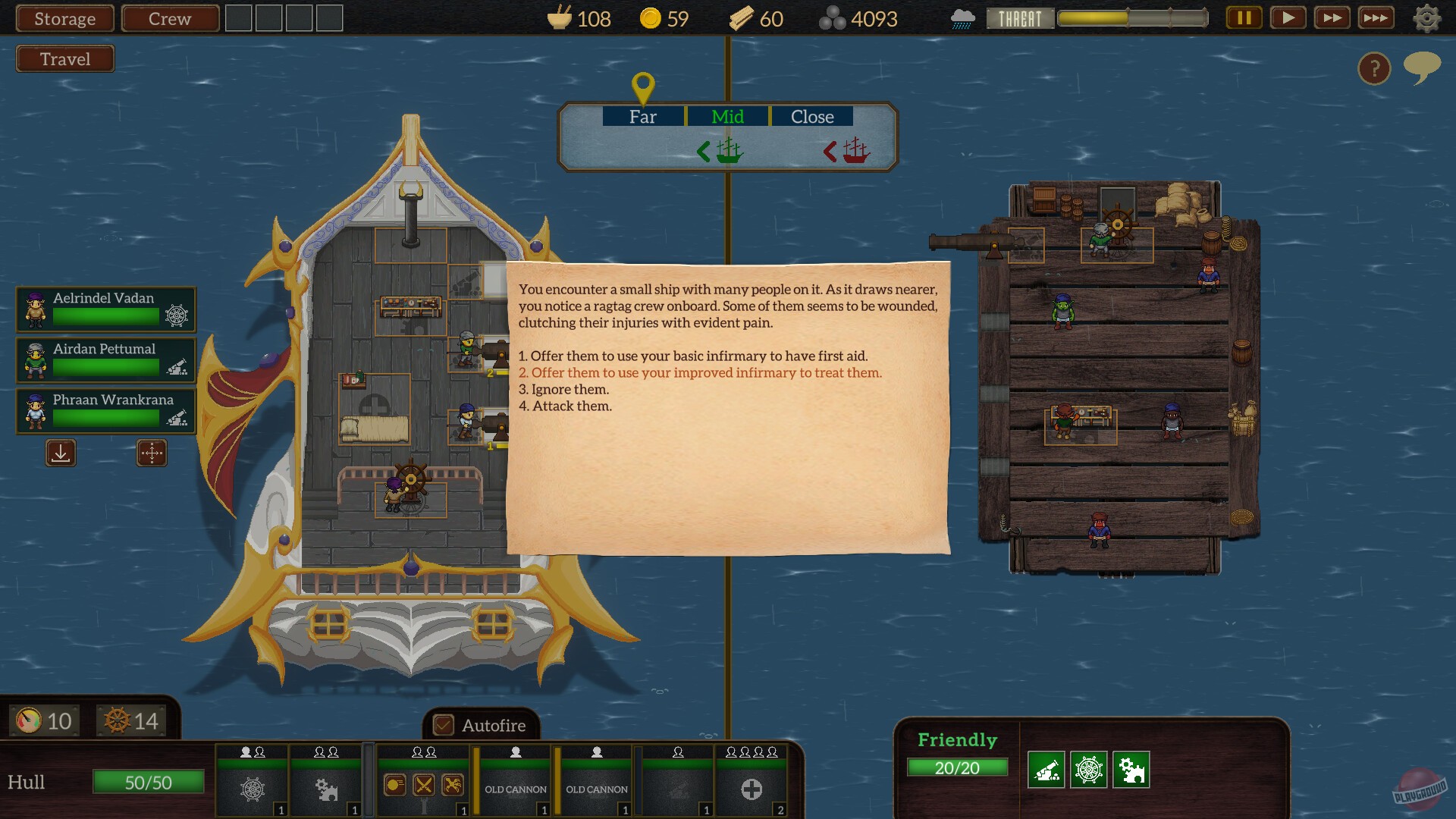
Task: Select the ship's wheel station icon
Action: click(253, 789)
